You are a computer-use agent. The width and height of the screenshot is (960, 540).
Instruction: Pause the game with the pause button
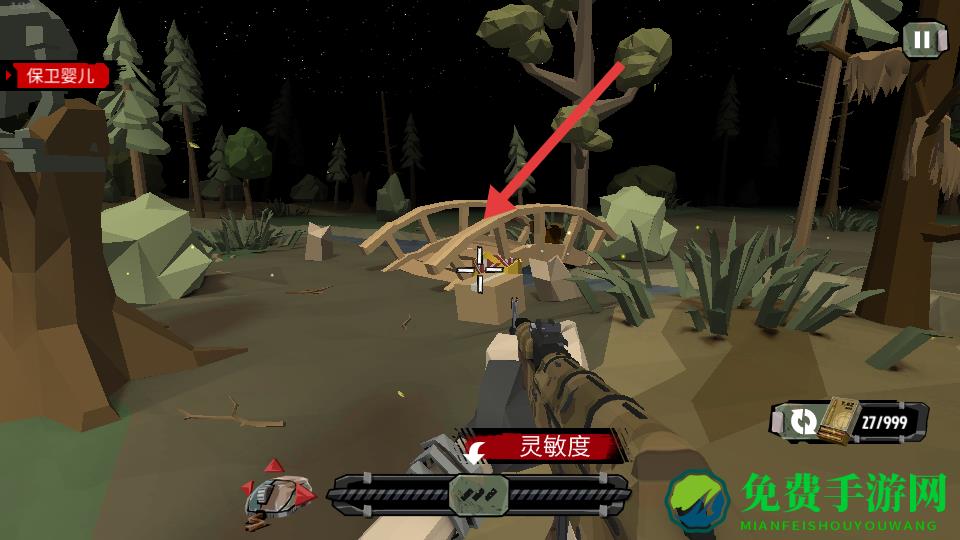pyautogui.click(x=922, y=40)
